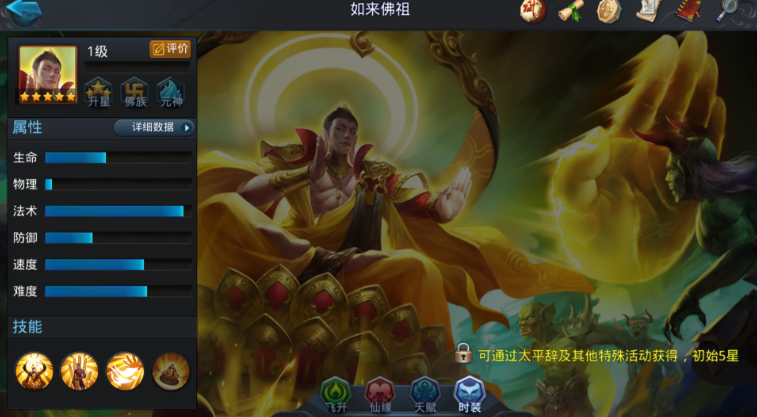
Task: Select the 升星 star upgrade icon
Action: [98, 92]
